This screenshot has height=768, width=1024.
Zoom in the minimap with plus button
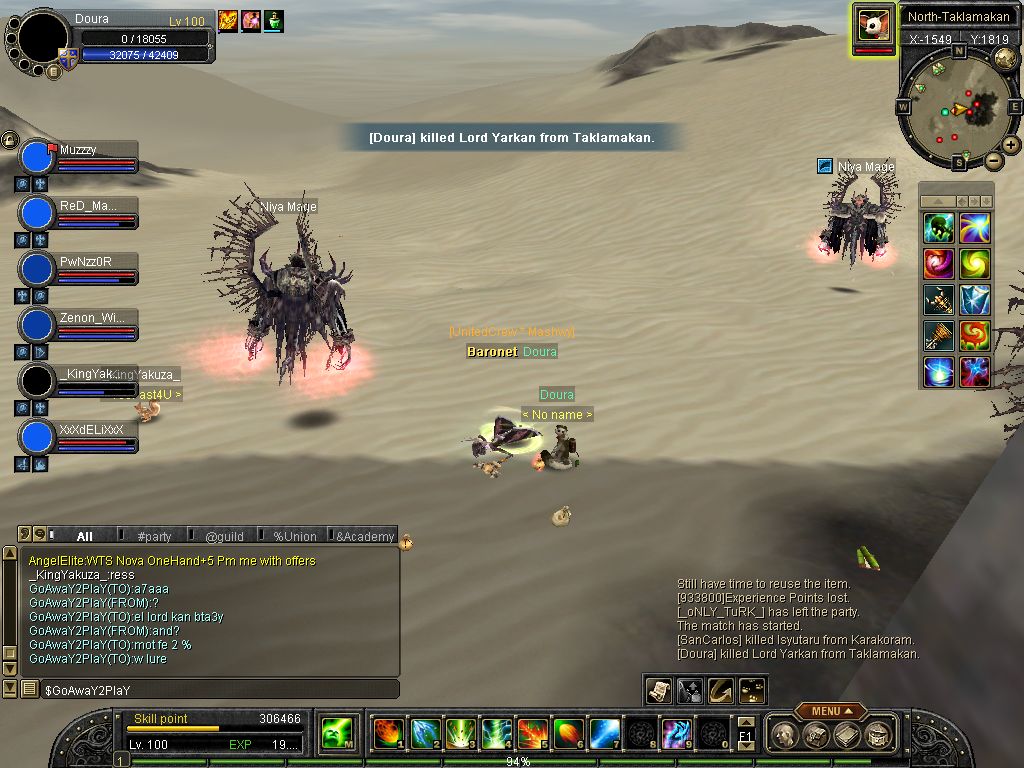[x=1011, y=145]
